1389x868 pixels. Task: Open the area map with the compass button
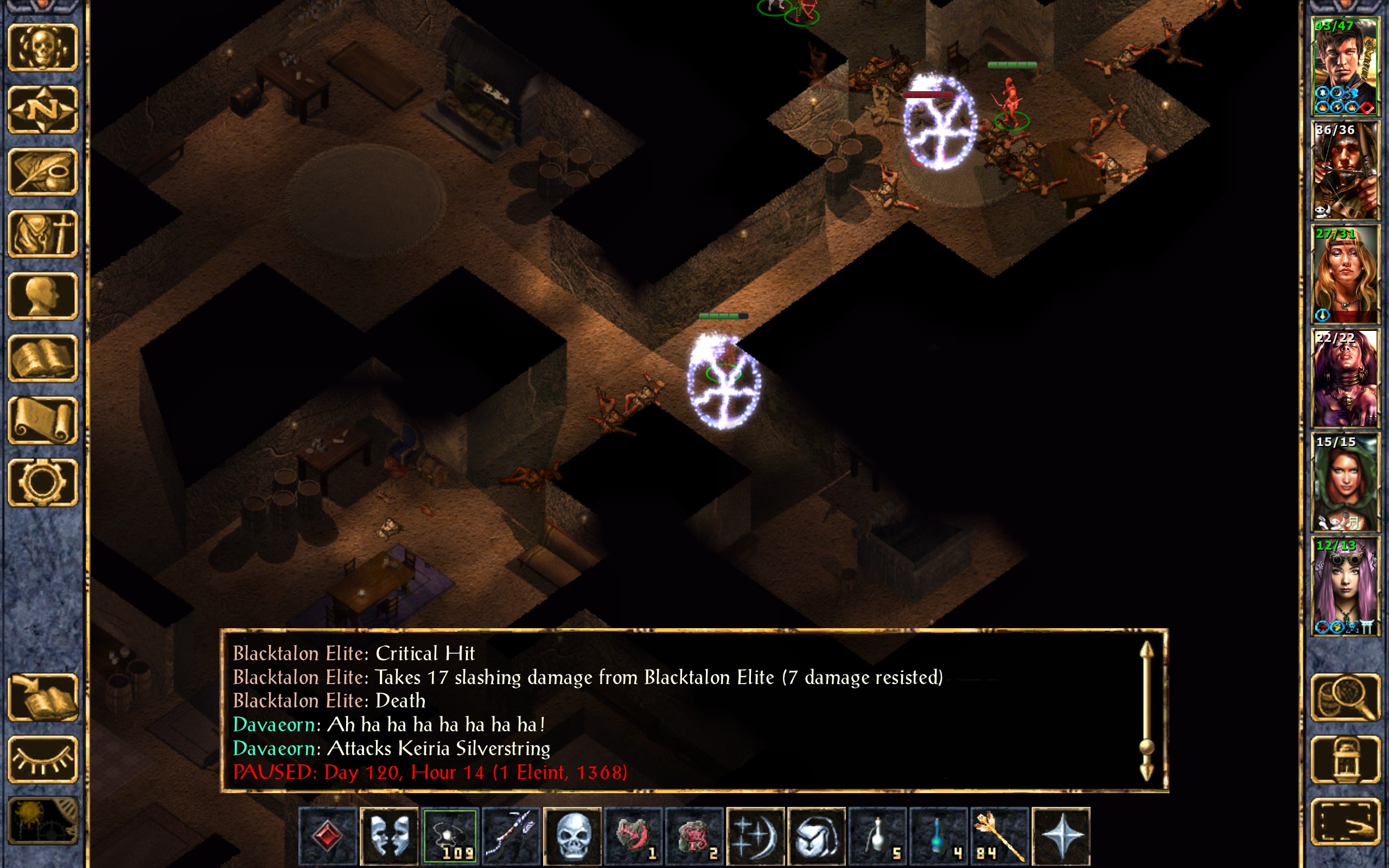click(x=42, y=110)
